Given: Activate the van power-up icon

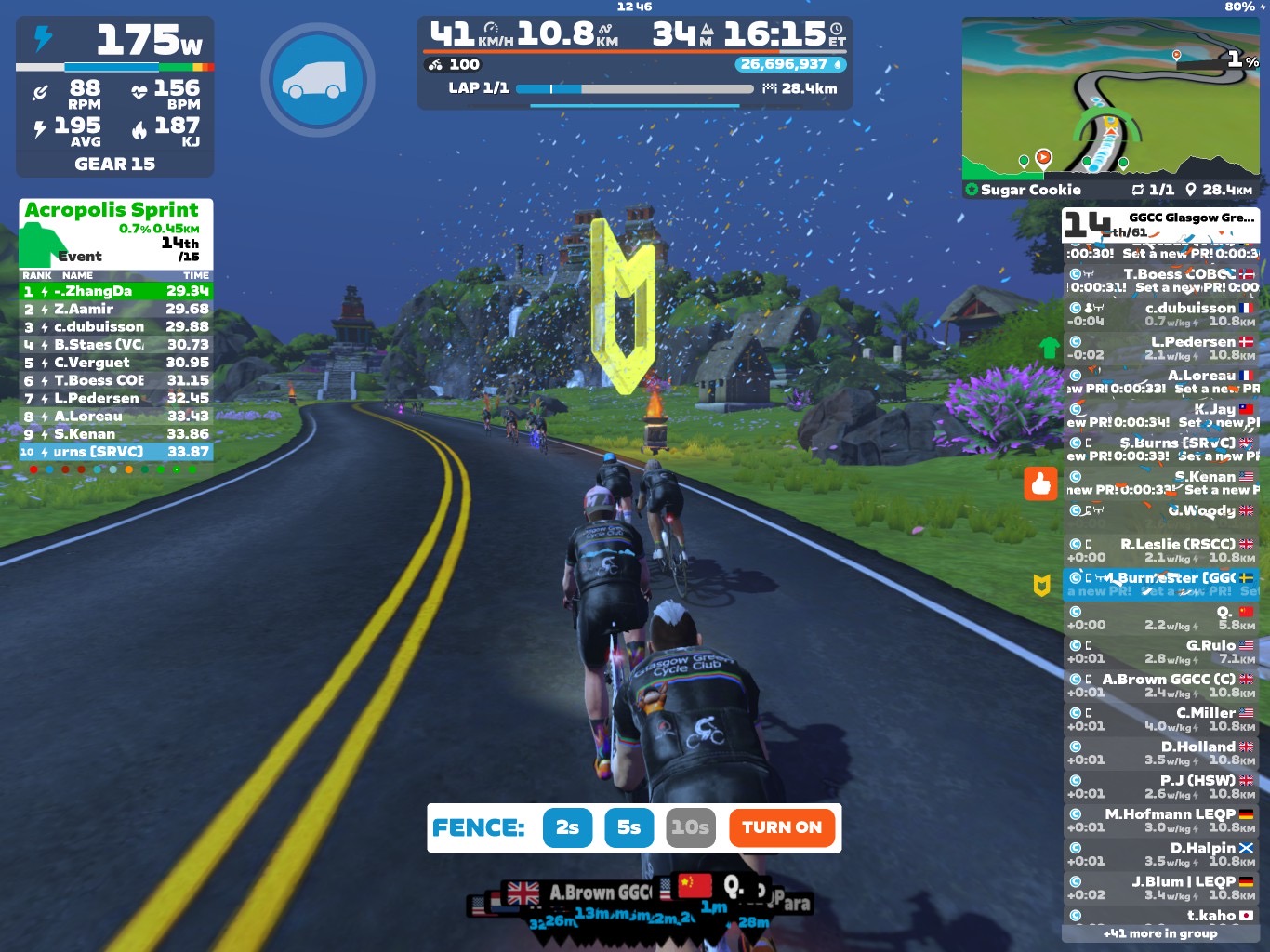Looking at the screenshot, I should click(x=317, y=80).
